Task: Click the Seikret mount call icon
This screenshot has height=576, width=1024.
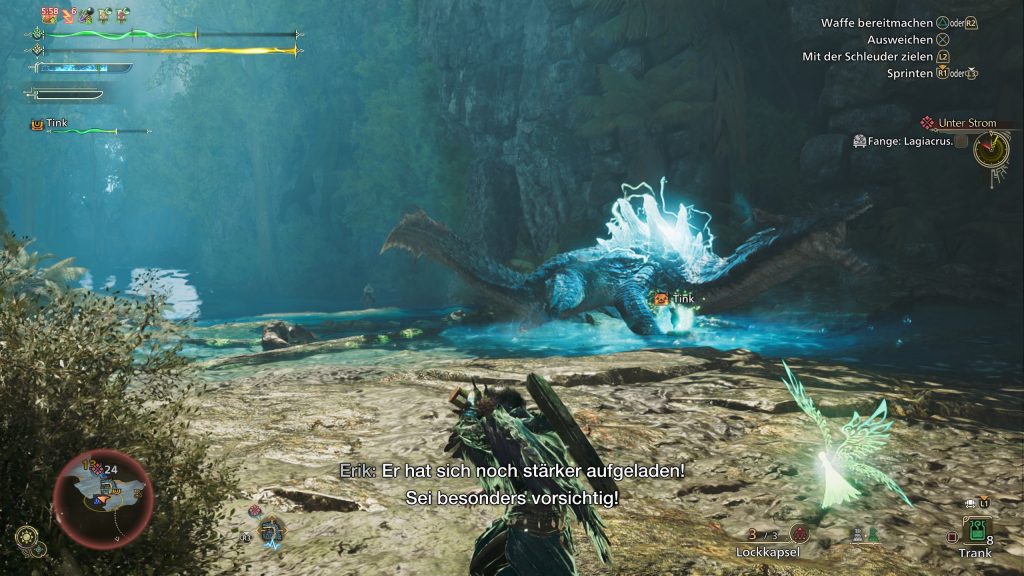Action: (271, 531)
